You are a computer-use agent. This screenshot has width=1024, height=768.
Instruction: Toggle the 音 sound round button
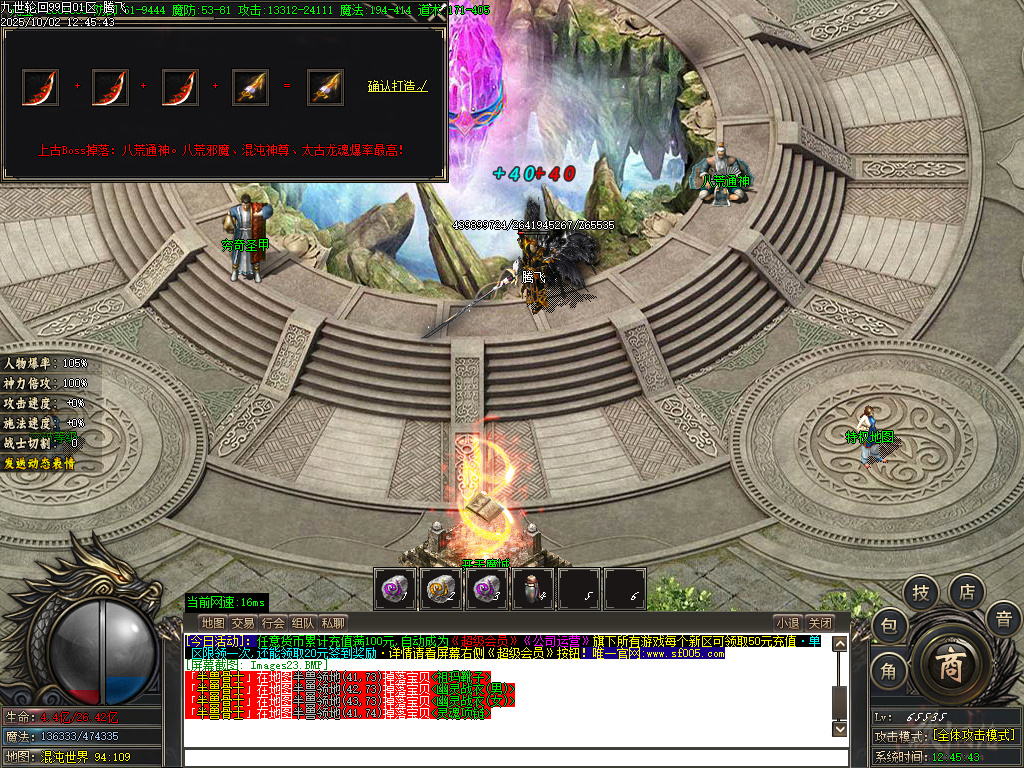[1003, 619]
